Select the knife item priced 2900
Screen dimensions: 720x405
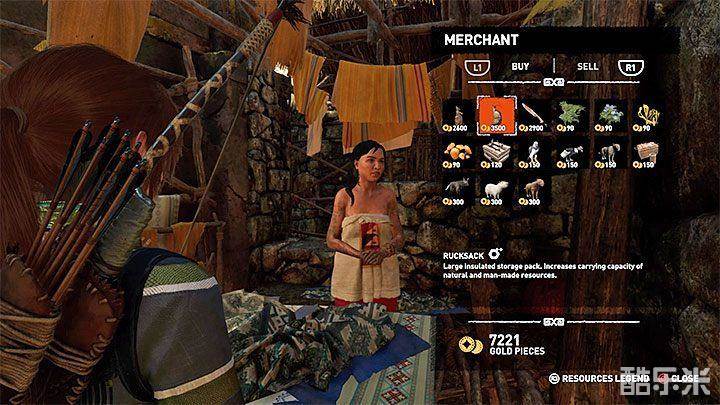pyautogui.click(x=533, y=115)
